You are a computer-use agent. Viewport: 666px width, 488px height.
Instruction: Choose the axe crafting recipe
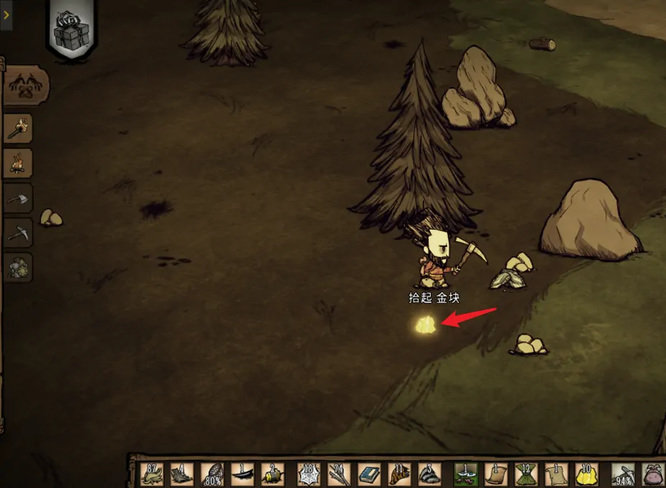pos(19,197)
